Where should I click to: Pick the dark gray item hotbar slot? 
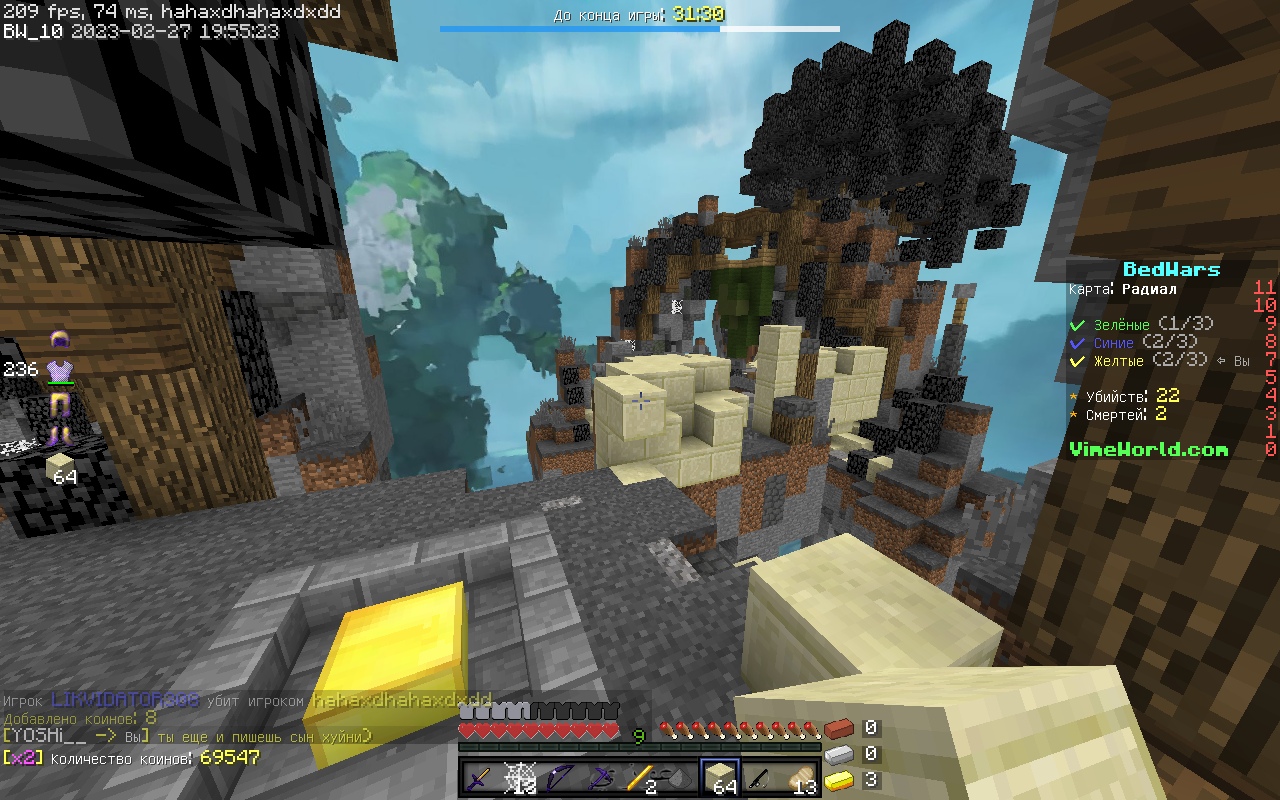(x=680, y=778)
